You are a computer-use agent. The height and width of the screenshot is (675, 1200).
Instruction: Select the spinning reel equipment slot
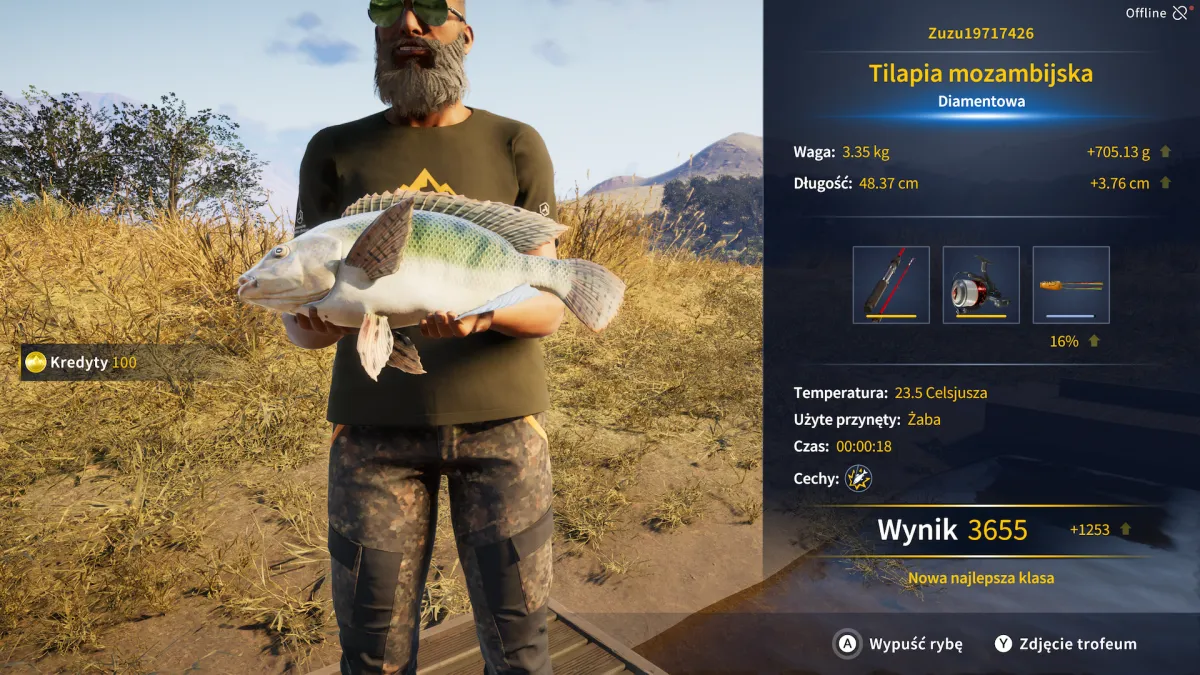[x=981, y=285]
